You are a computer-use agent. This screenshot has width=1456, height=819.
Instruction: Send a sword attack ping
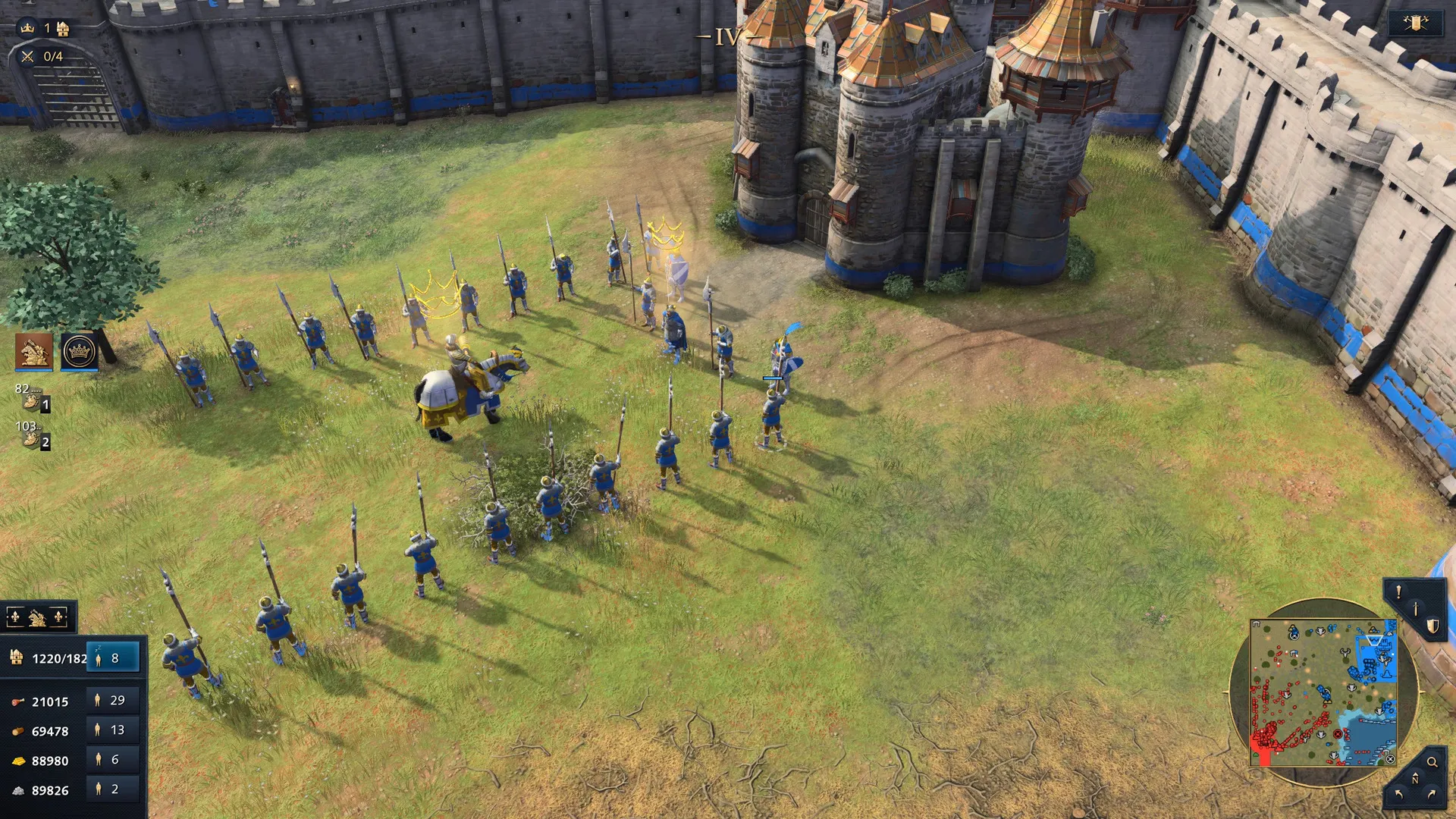click(1415, 609)
